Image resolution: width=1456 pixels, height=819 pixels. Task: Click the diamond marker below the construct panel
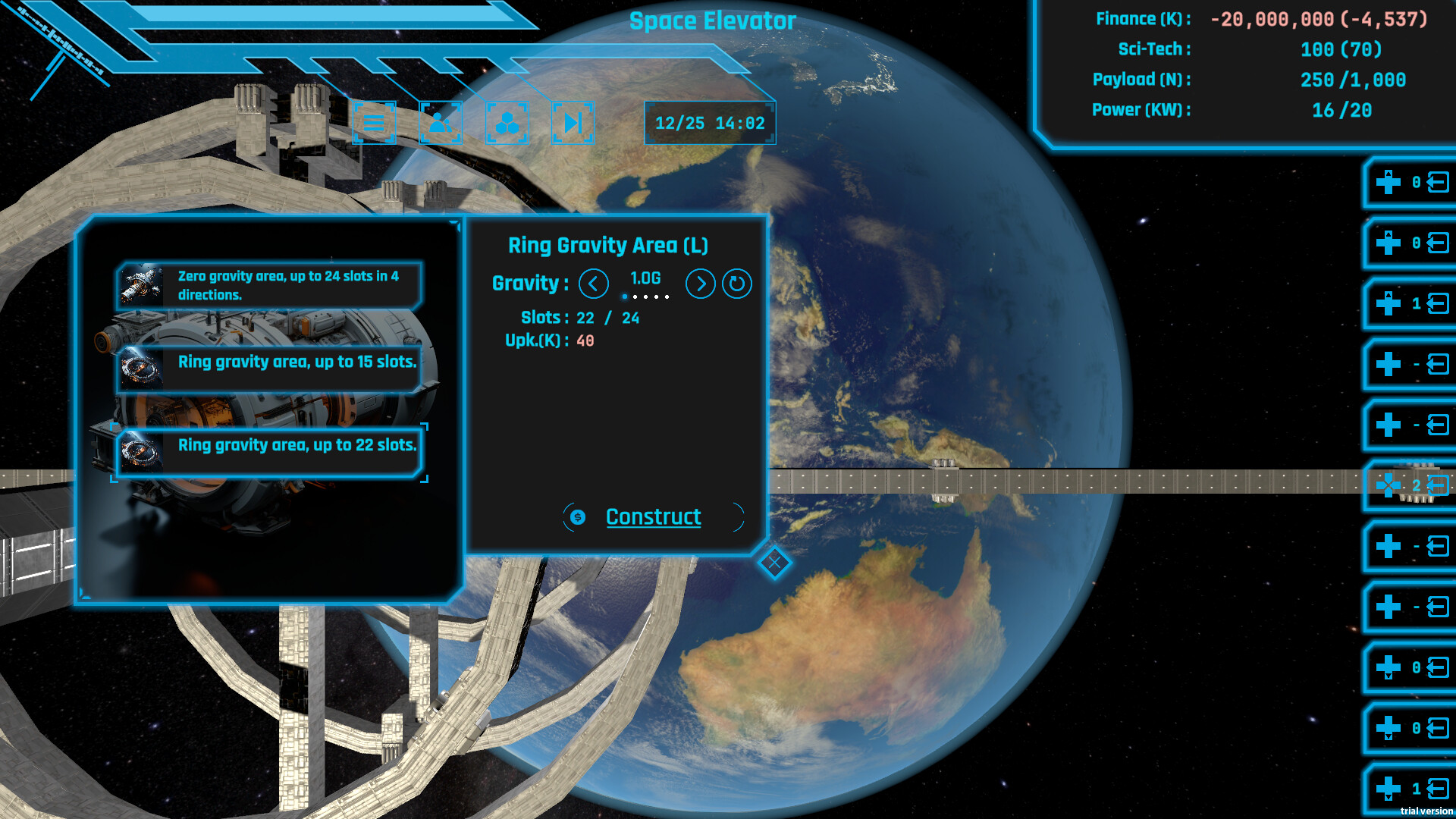point(774,563)
